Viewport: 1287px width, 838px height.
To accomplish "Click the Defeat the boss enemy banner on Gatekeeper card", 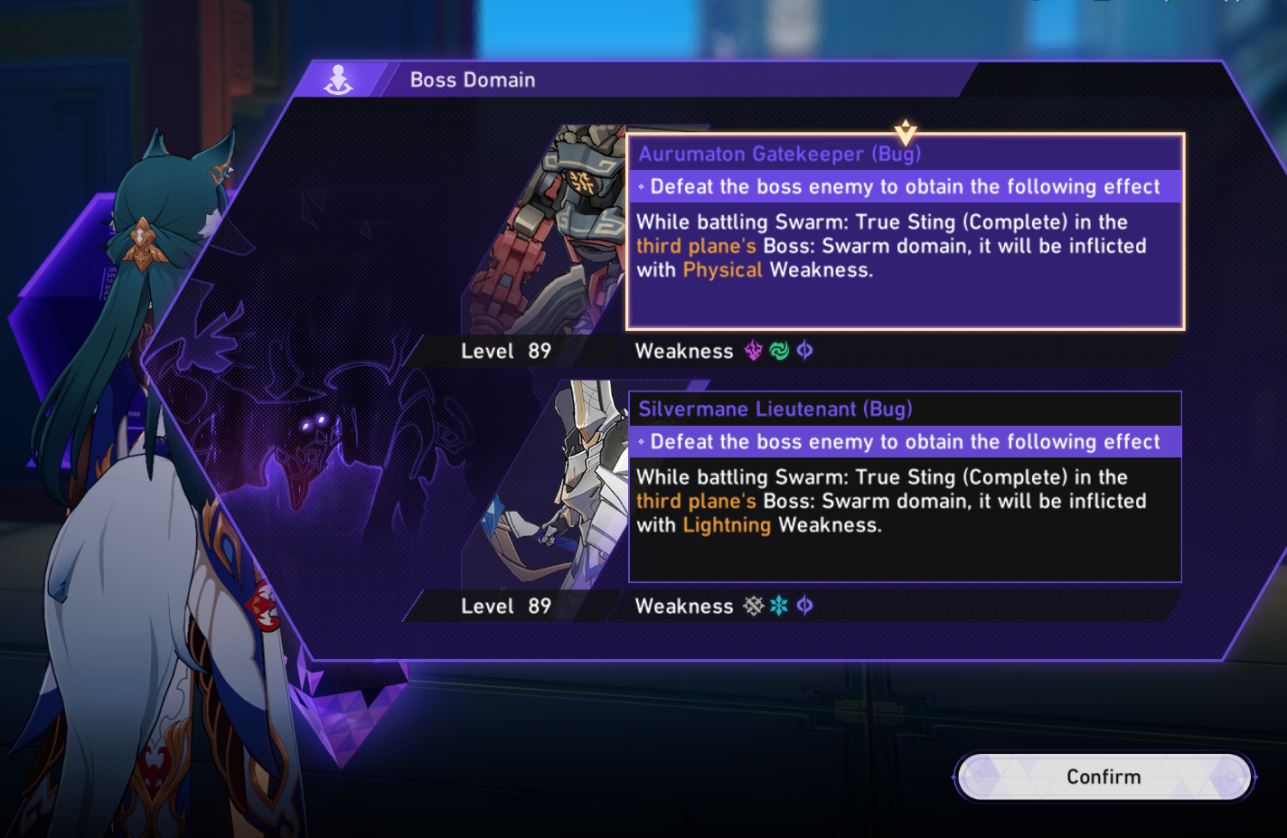I will 903,187.
